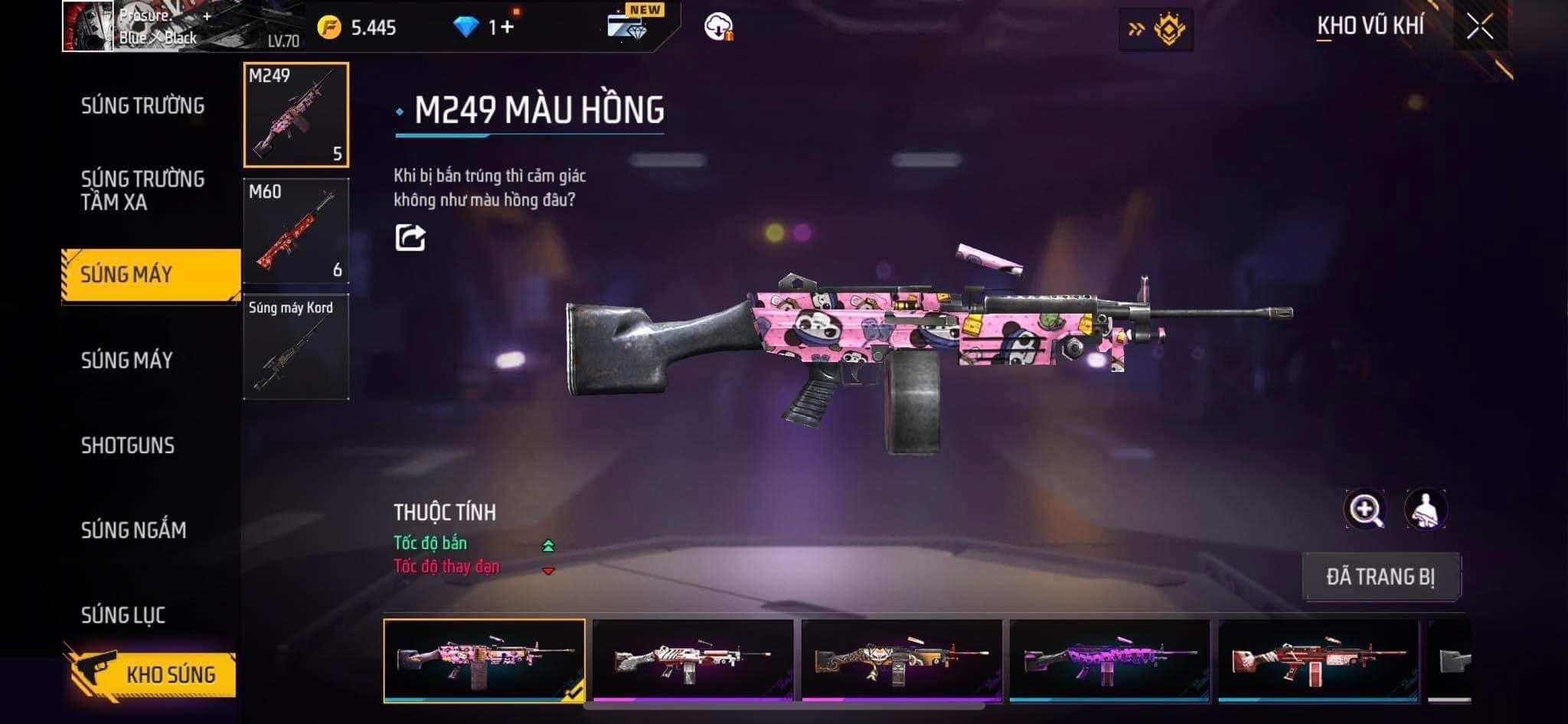Open the SÚNG TRƯỜNG weapon category
Image resolution: width=1568 pixels, height=724 pixels.
(x=142, y=106)
